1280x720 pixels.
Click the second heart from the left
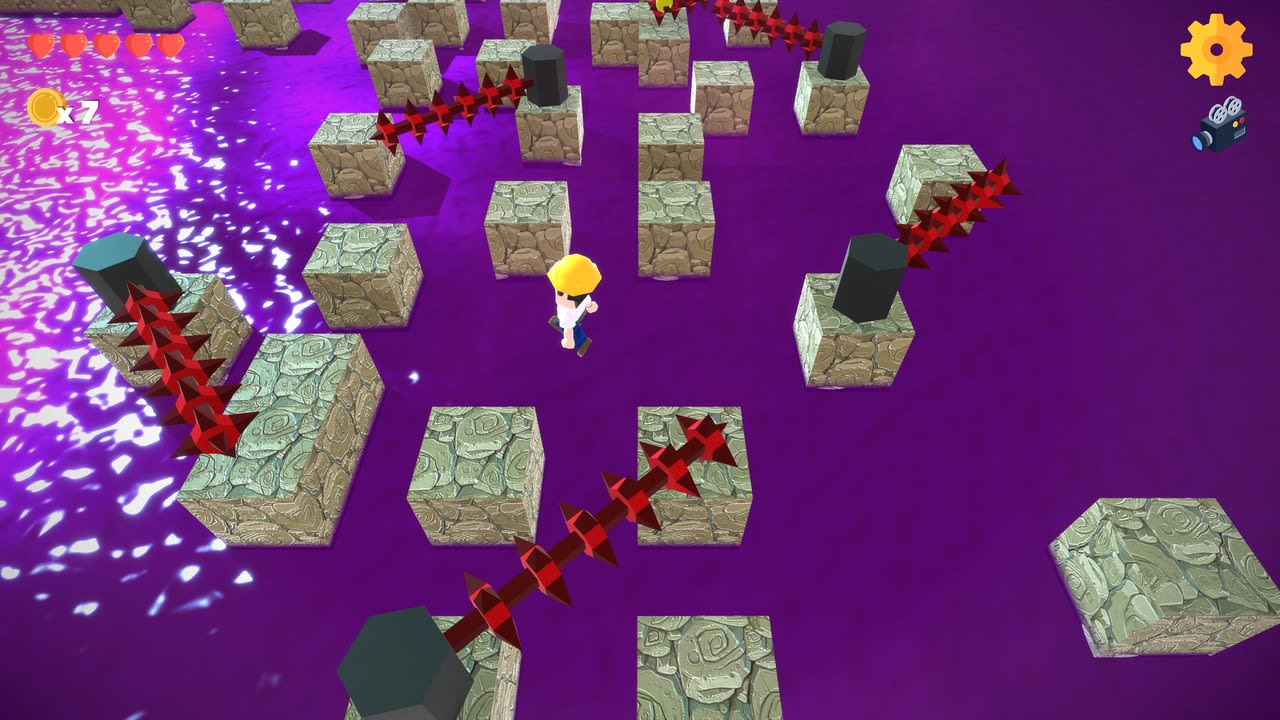point(73,45)
